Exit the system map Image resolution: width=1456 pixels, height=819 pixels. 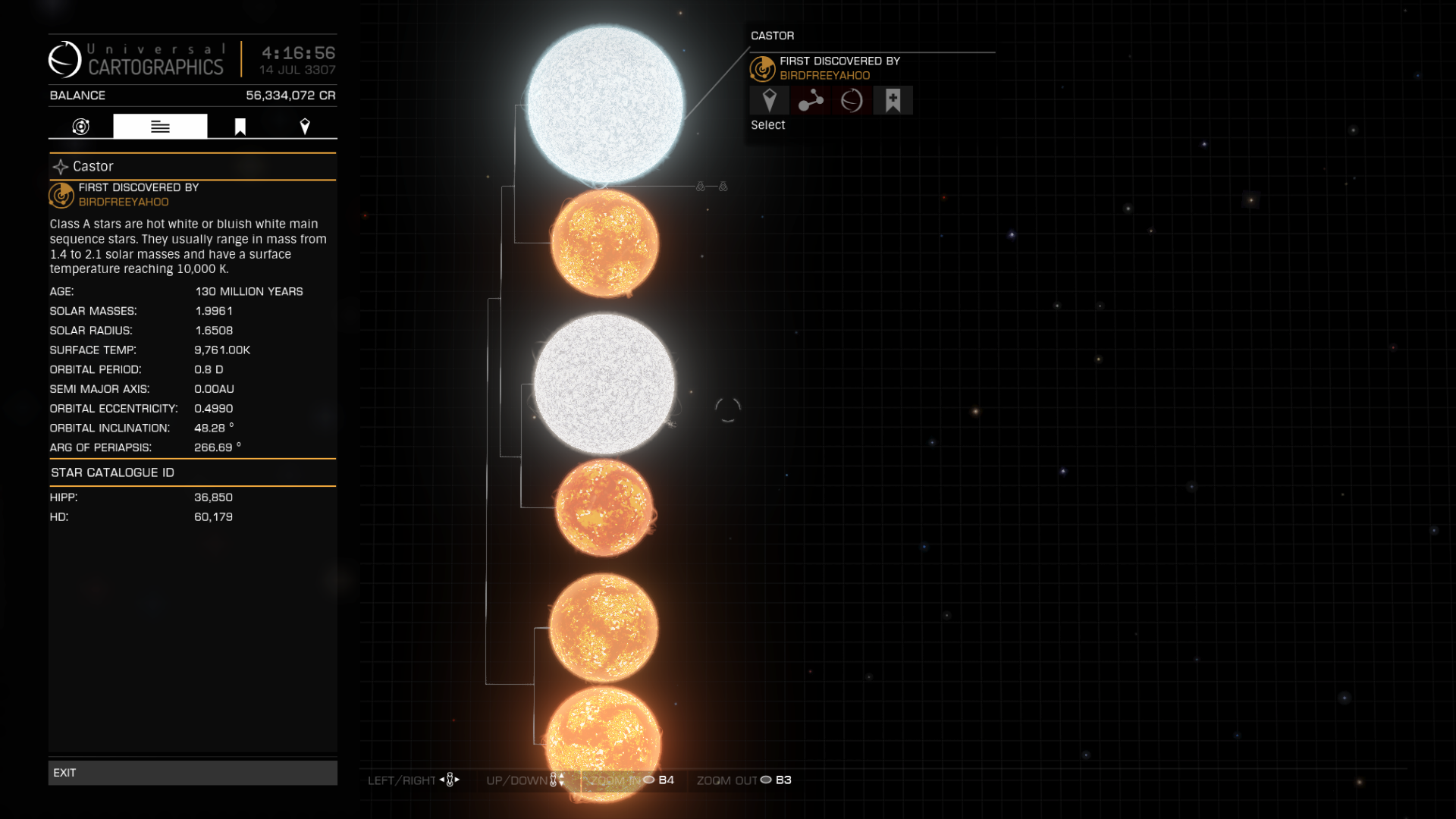click(193, 772)
